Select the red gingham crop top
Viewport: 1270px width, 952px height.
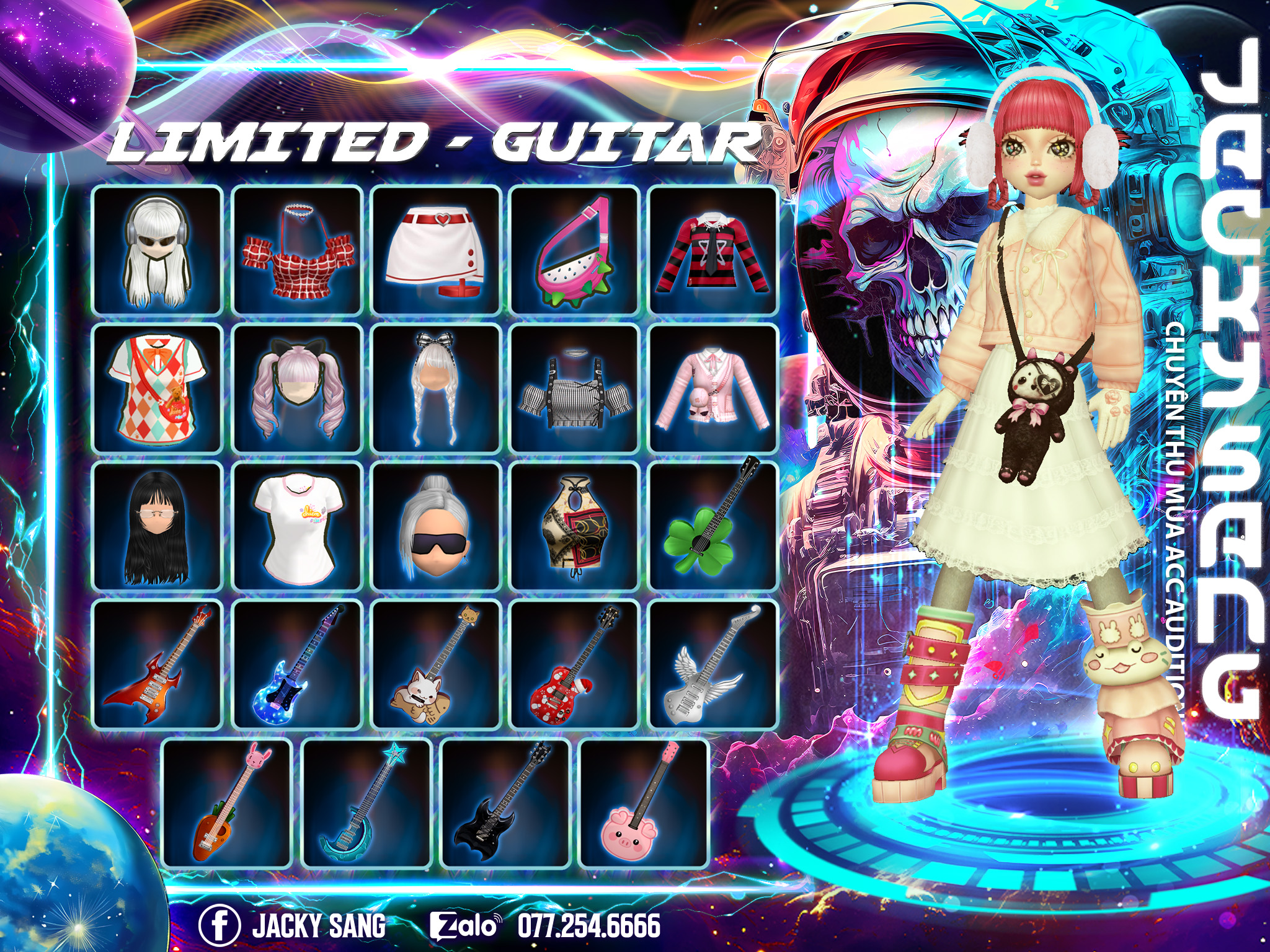point(297,250)
